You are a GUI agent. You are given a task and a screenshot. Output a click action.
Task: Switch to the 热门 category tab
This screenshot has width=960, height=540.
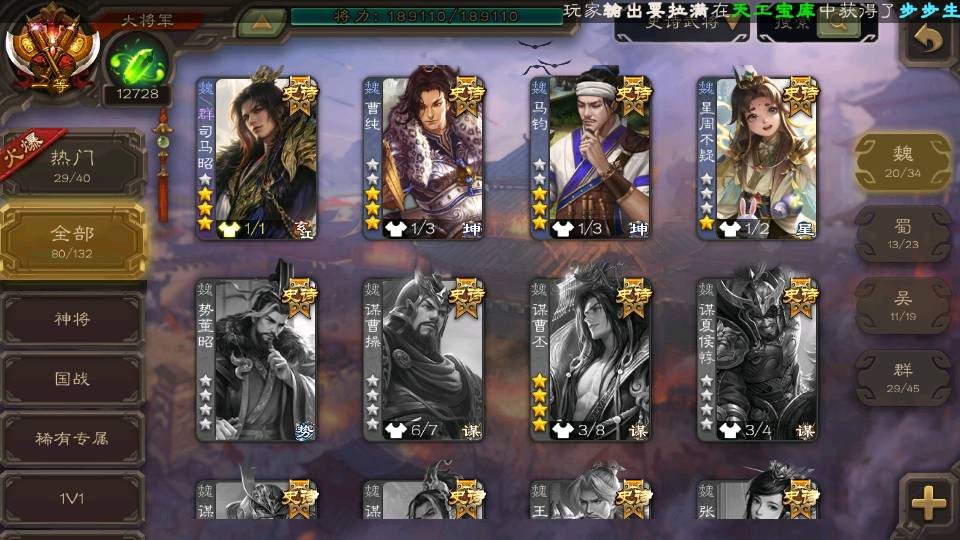click(x=72, y=164)
